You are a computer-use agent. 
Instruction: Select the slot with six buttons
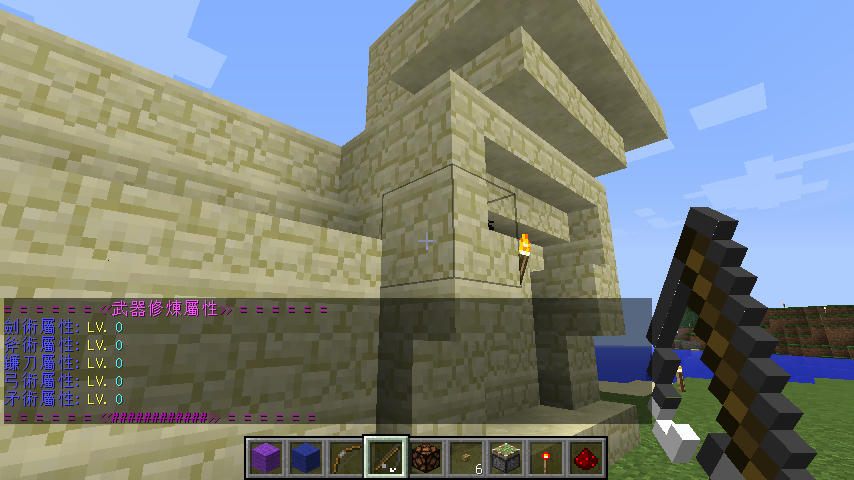(x=466, y=458)
